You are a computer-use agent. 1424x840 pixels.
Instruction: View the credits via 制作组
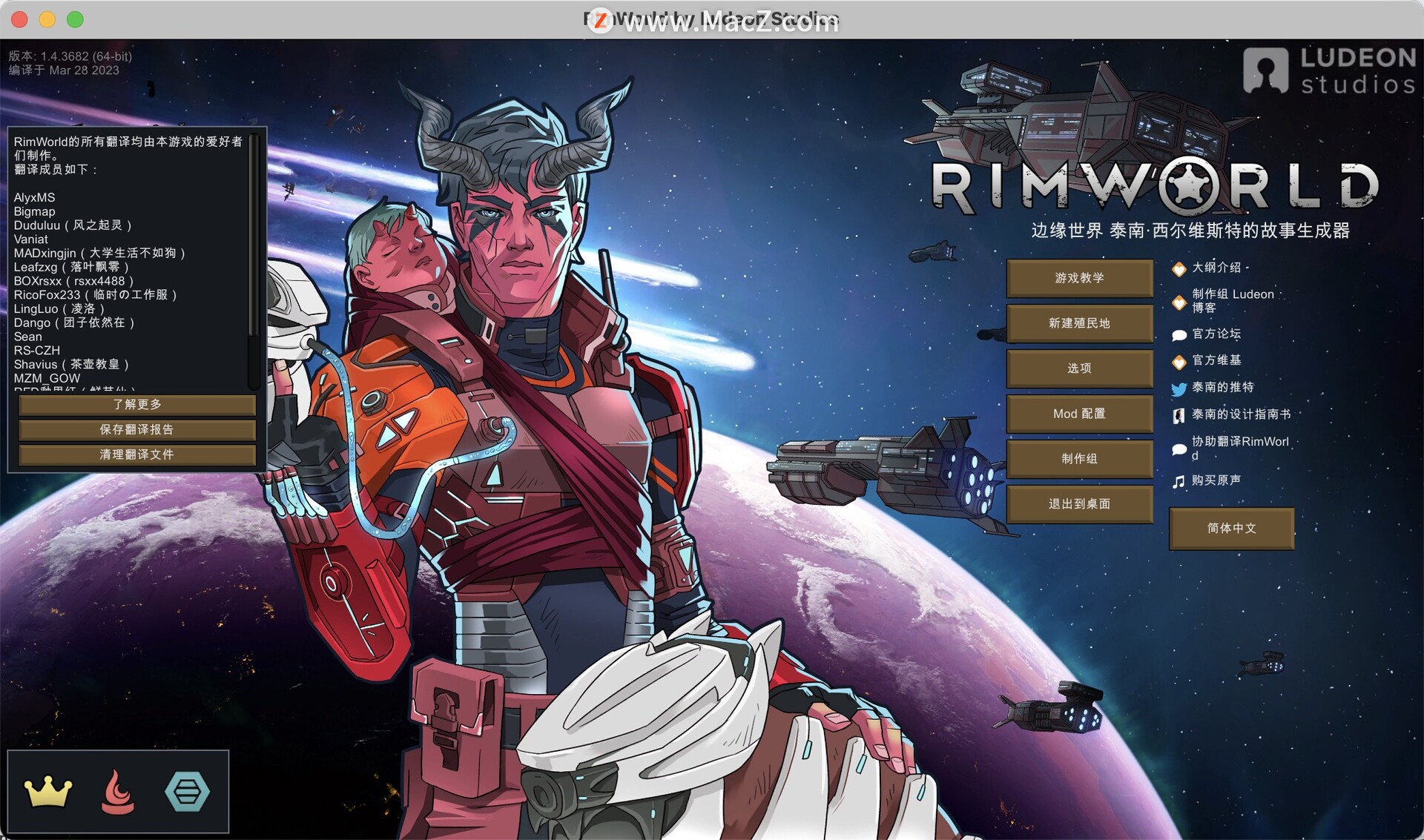pos(1080,459)
